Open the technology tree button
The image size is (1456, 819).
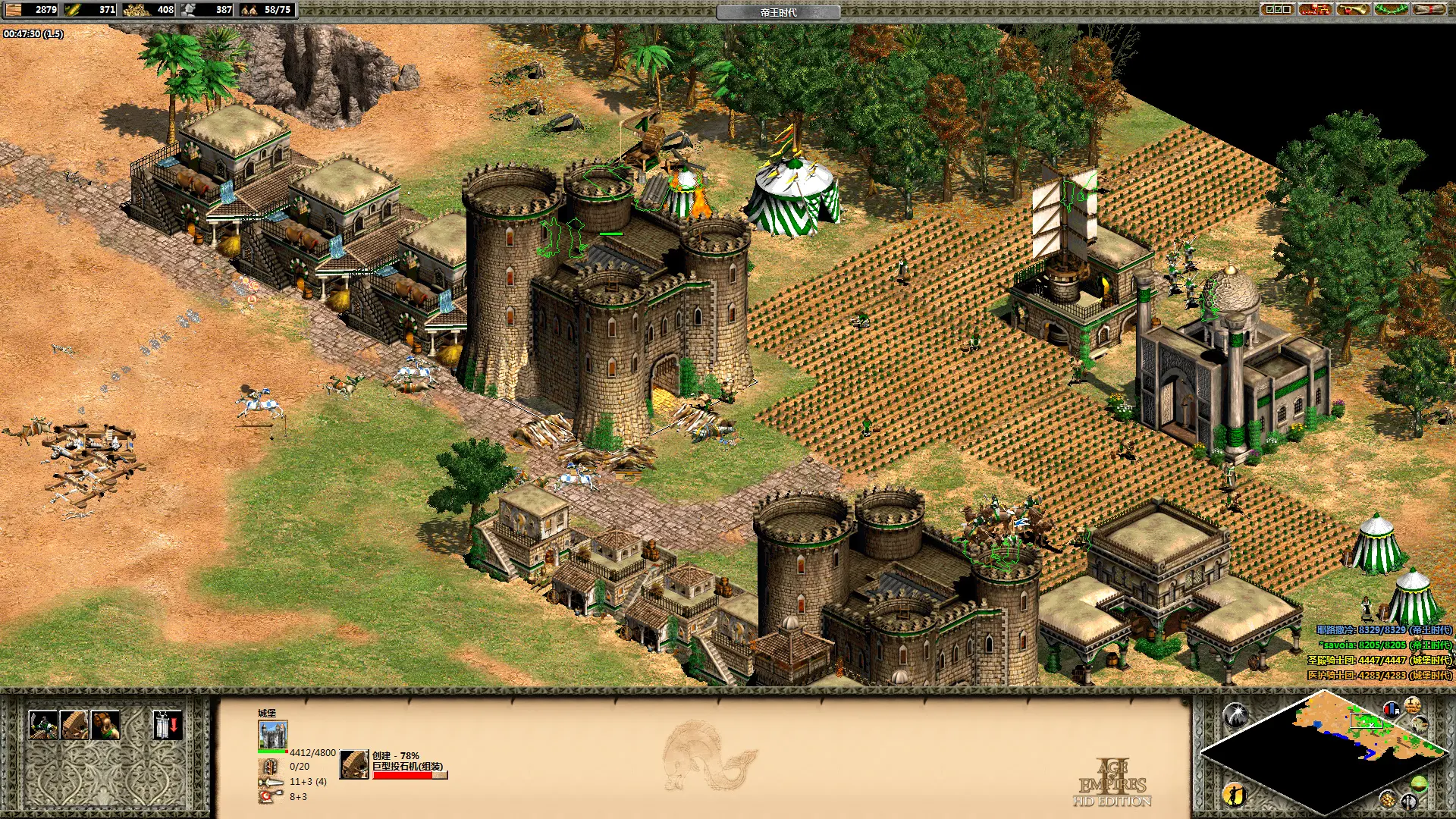[1315, 9]
